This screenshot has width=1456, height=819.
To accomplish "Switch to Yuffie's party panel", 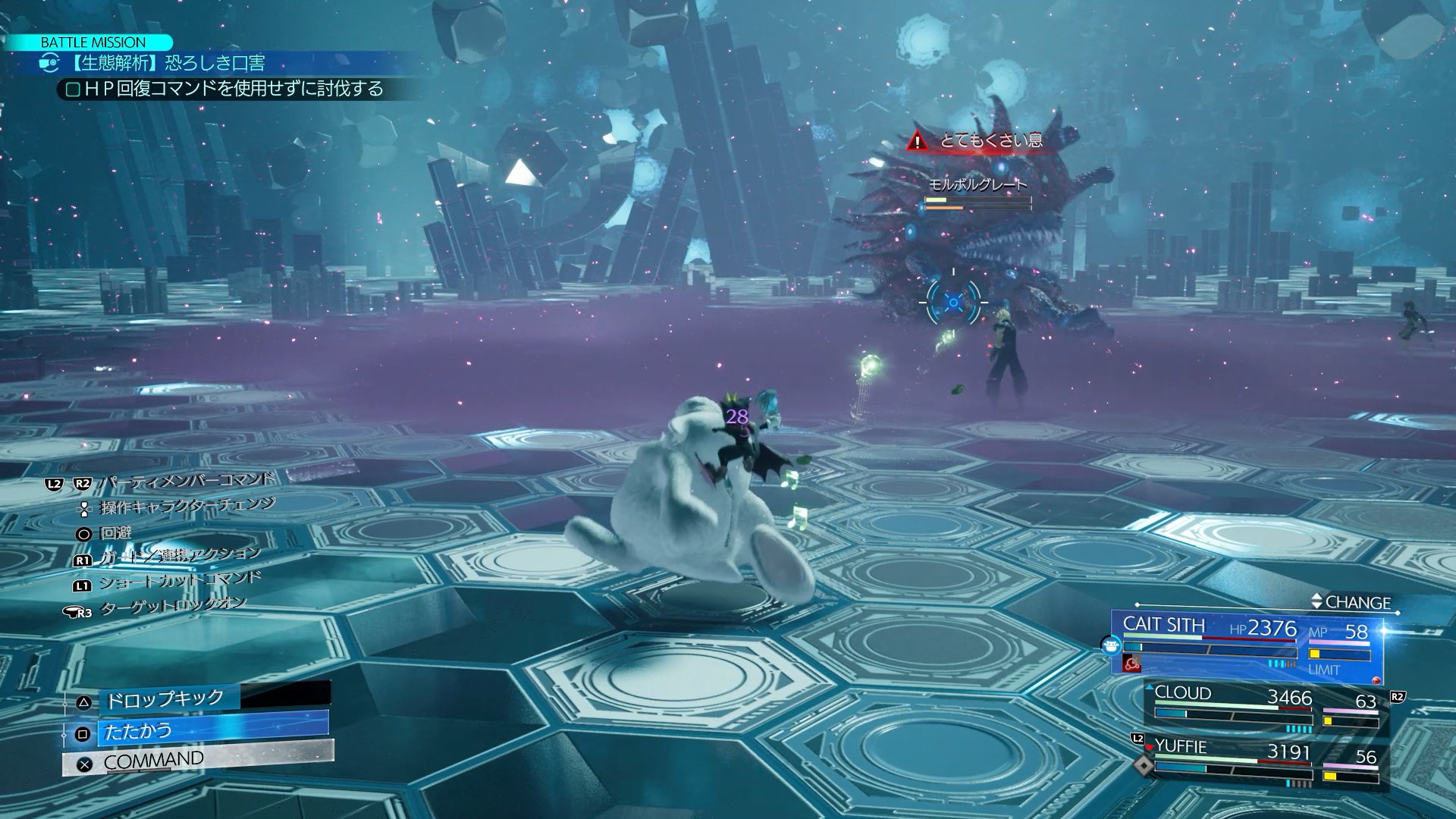I will (x=1266, y=761).
